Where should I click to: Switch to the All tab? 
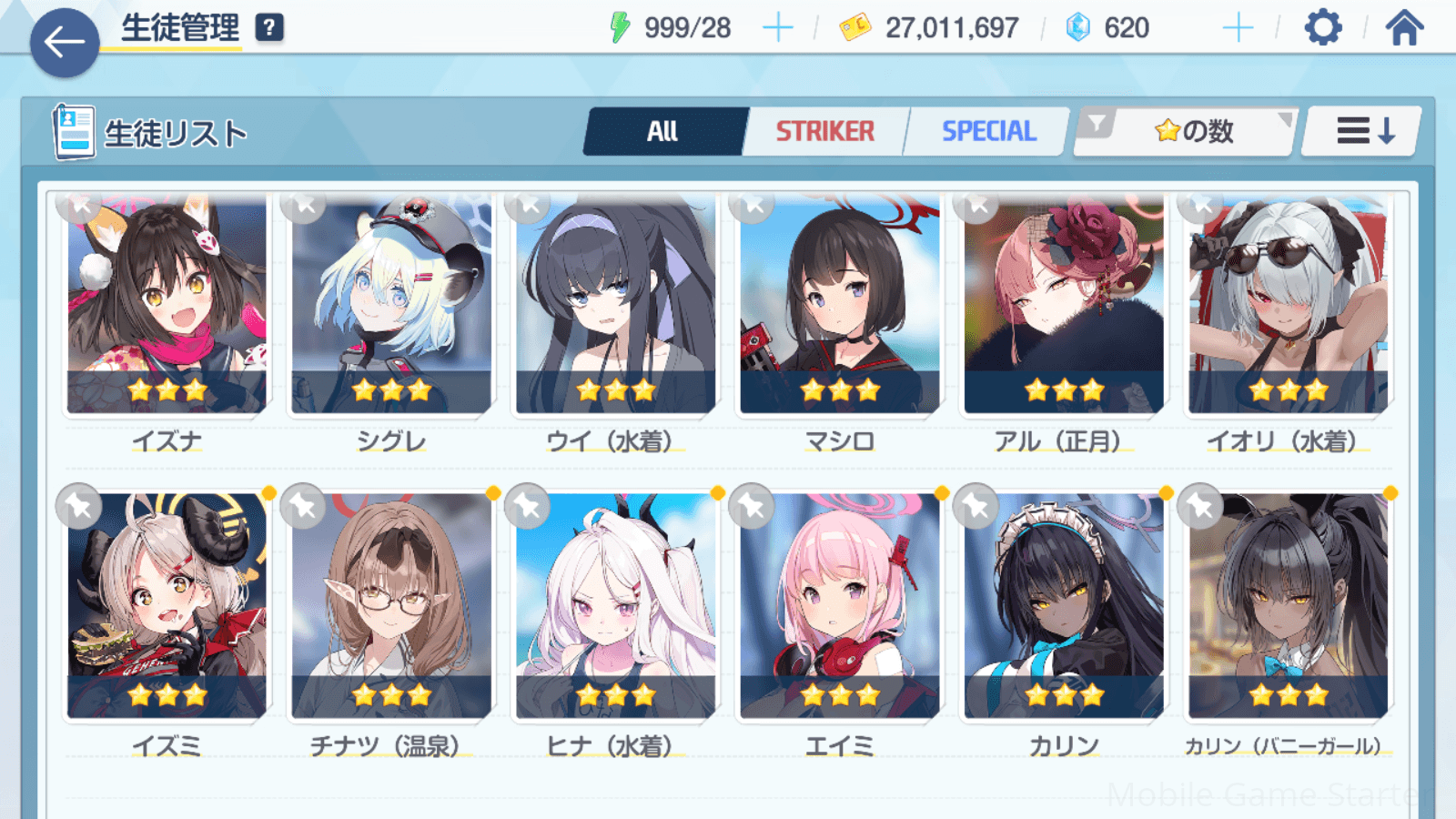663,132
